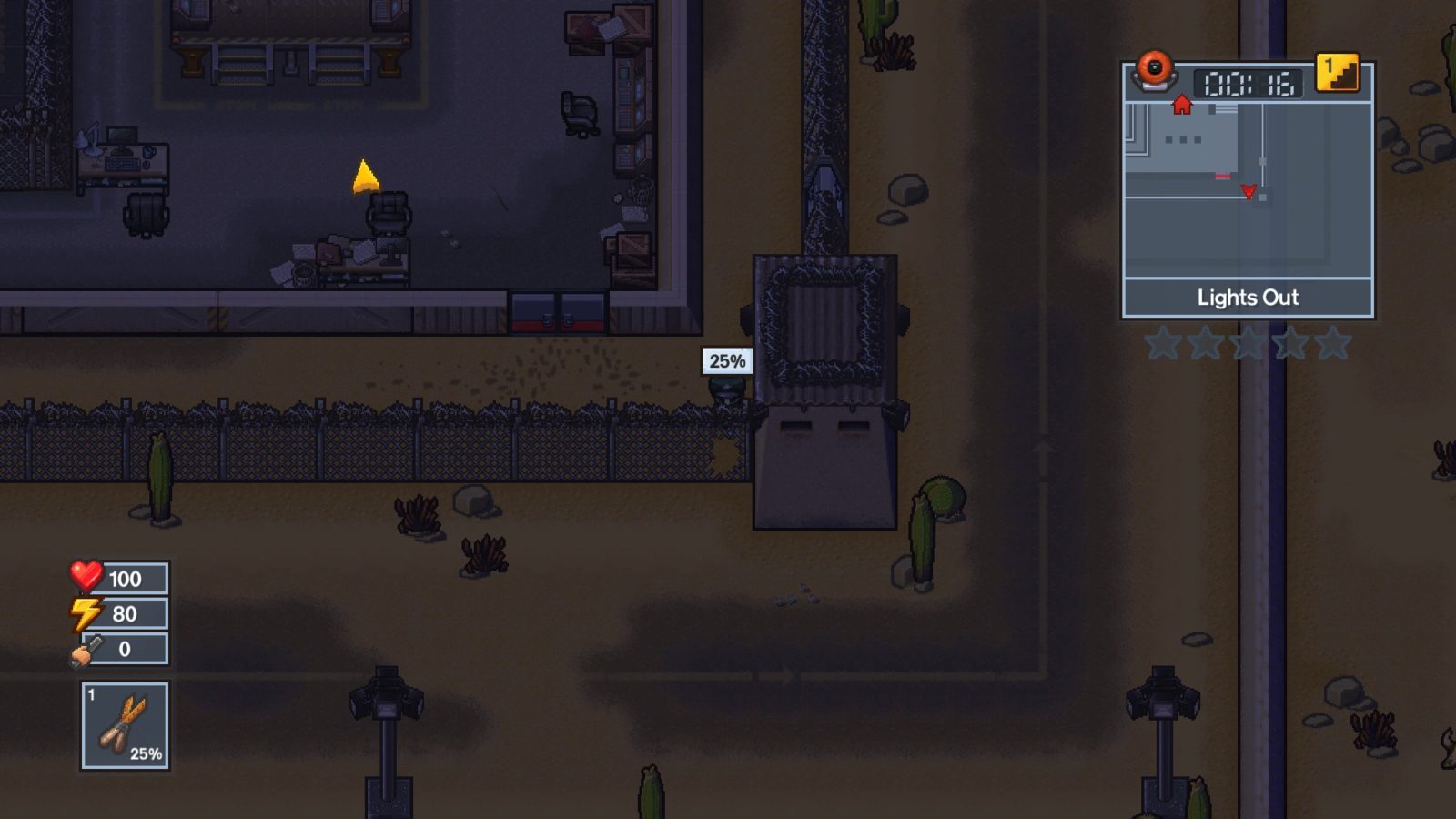Select the lightning energy icon
The height and width of the screenshot is (819, 1456).
(x=86, y=612)
